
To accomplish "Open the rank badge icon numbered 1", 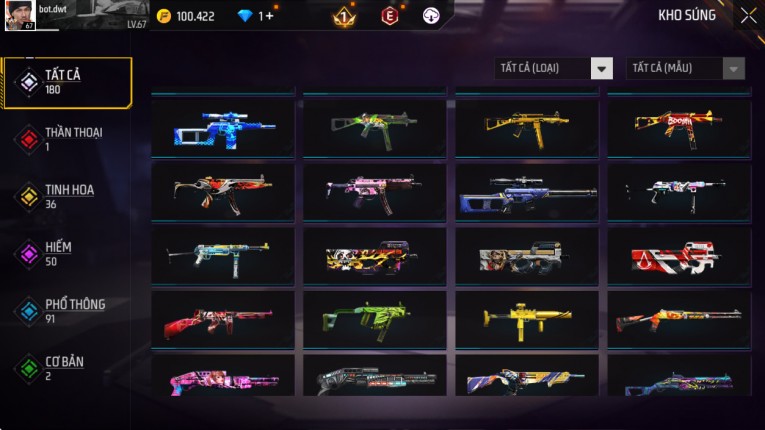I will tap(343, 16).
